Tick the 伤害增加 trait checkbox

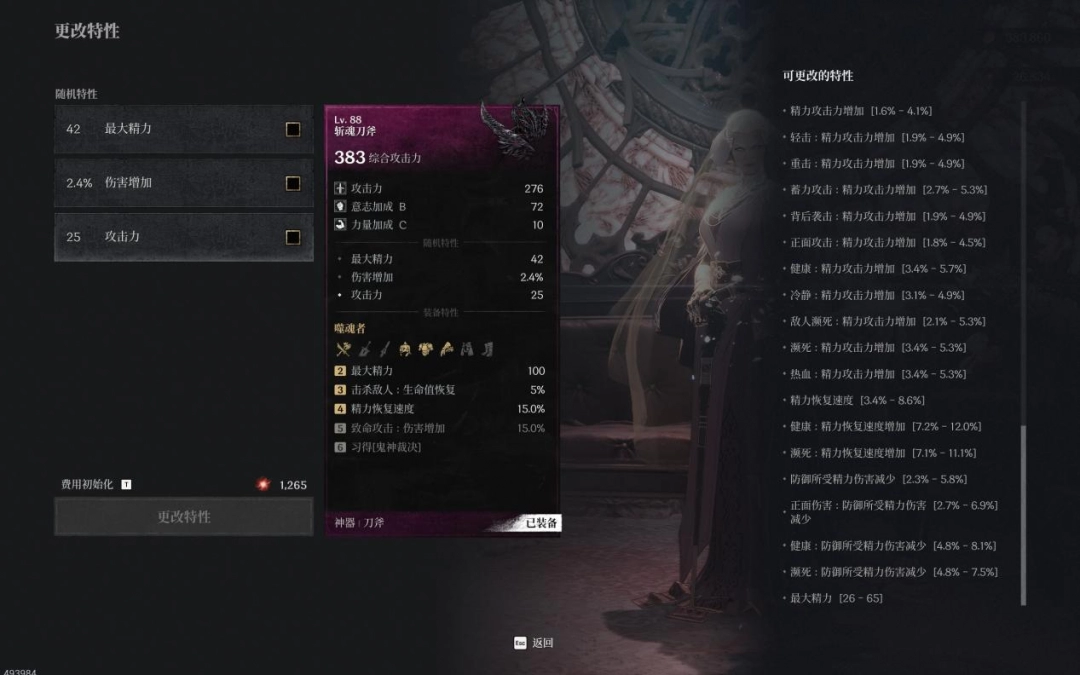(x=293, y=183)
